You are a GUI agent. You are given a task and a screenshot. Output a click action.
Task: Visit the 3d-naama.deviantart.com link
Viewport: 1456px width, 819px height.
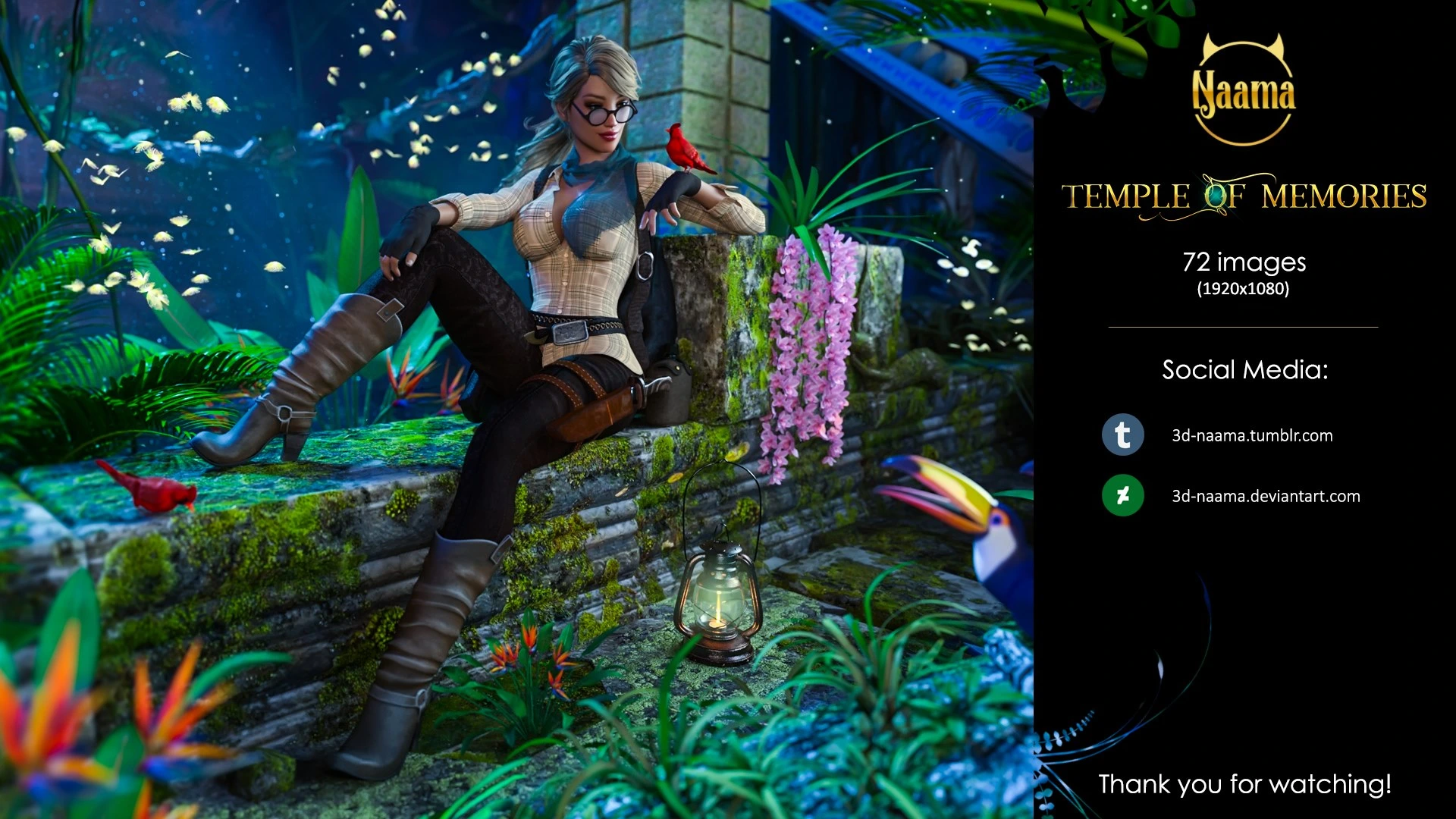point(1266,496)
